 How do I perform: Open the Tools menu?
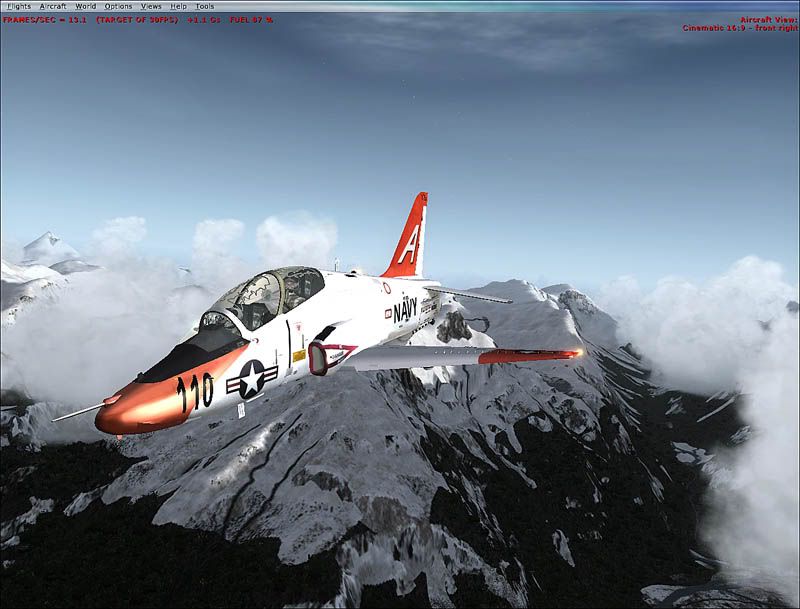[204, 7]
